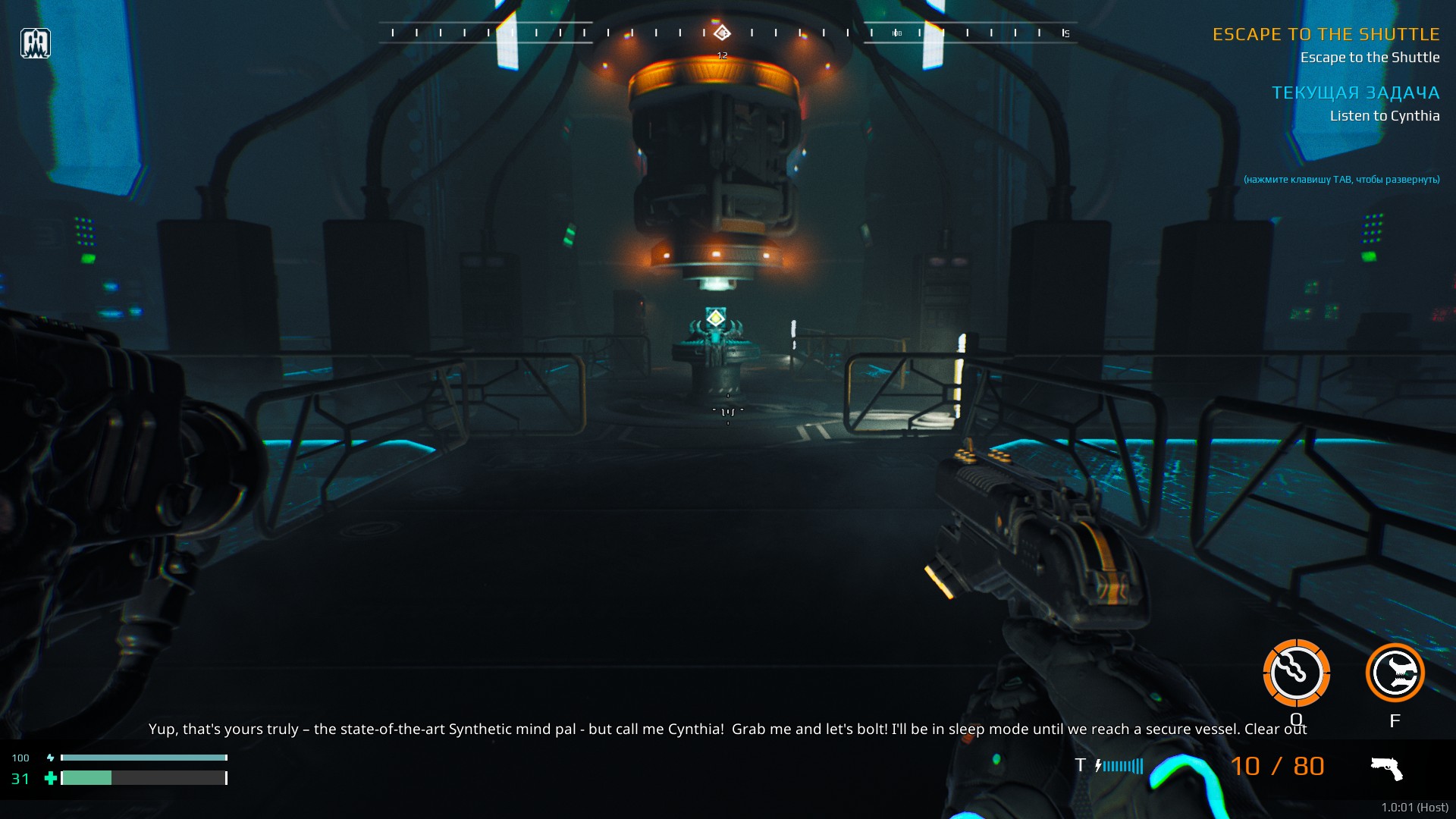This screenshot has width=1456, height=819.
Task: Trigger the toothed-jaws ability icon
Action: pyautogui.click(x=1395, y=673)
